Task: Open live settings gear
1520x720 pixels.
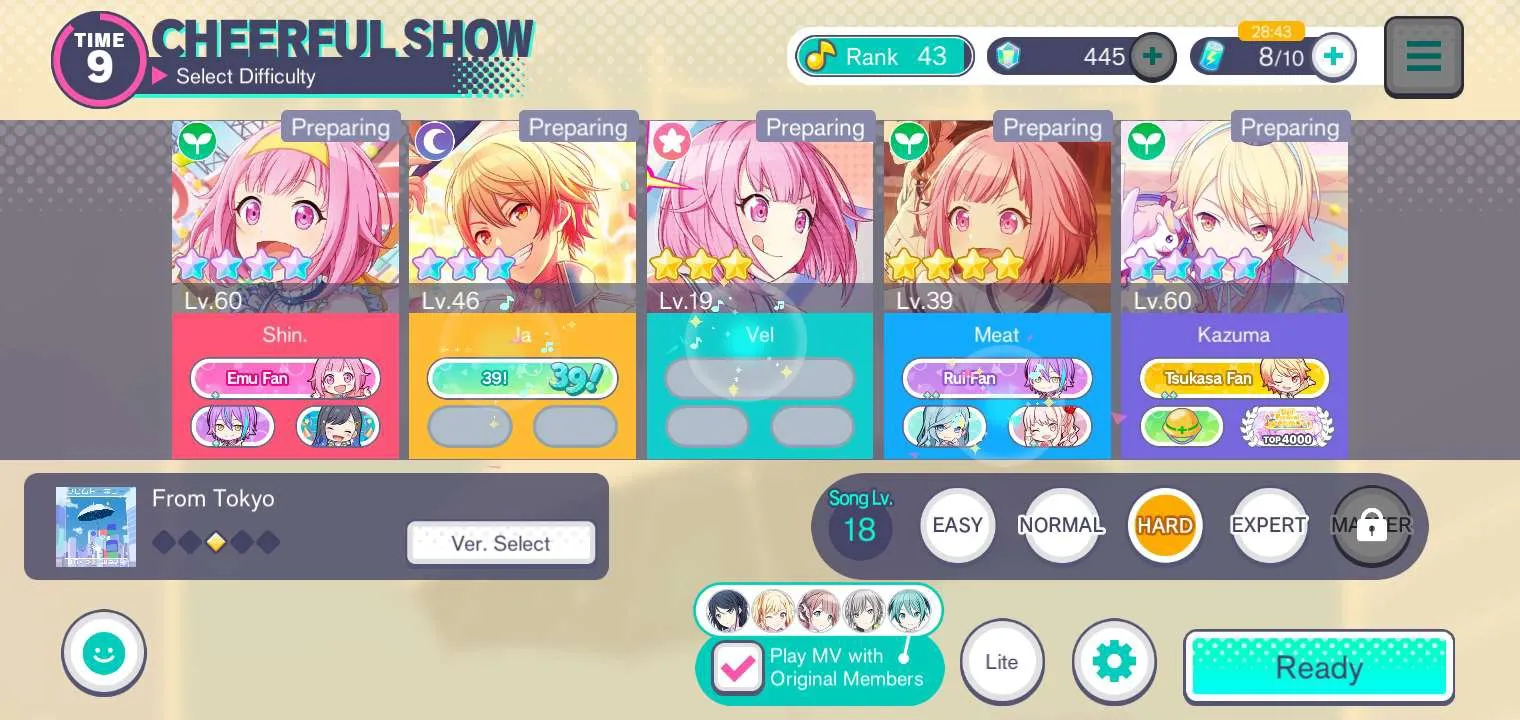Action: click(x=1114, y=661)
